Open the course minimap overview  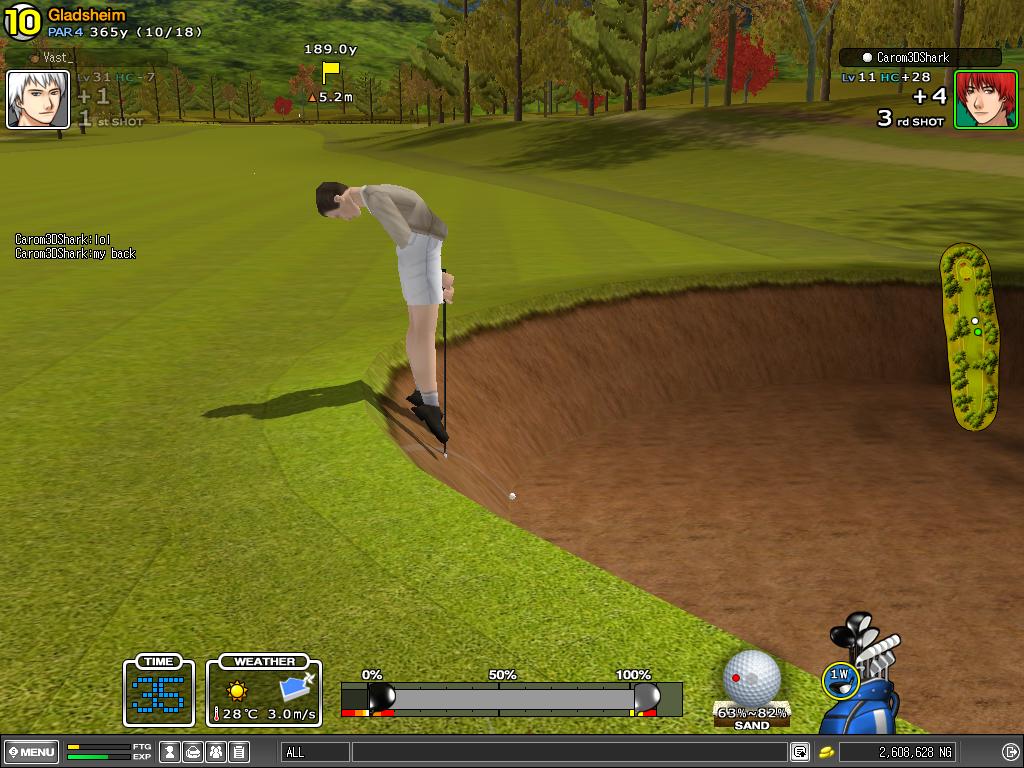click(968, 336)
